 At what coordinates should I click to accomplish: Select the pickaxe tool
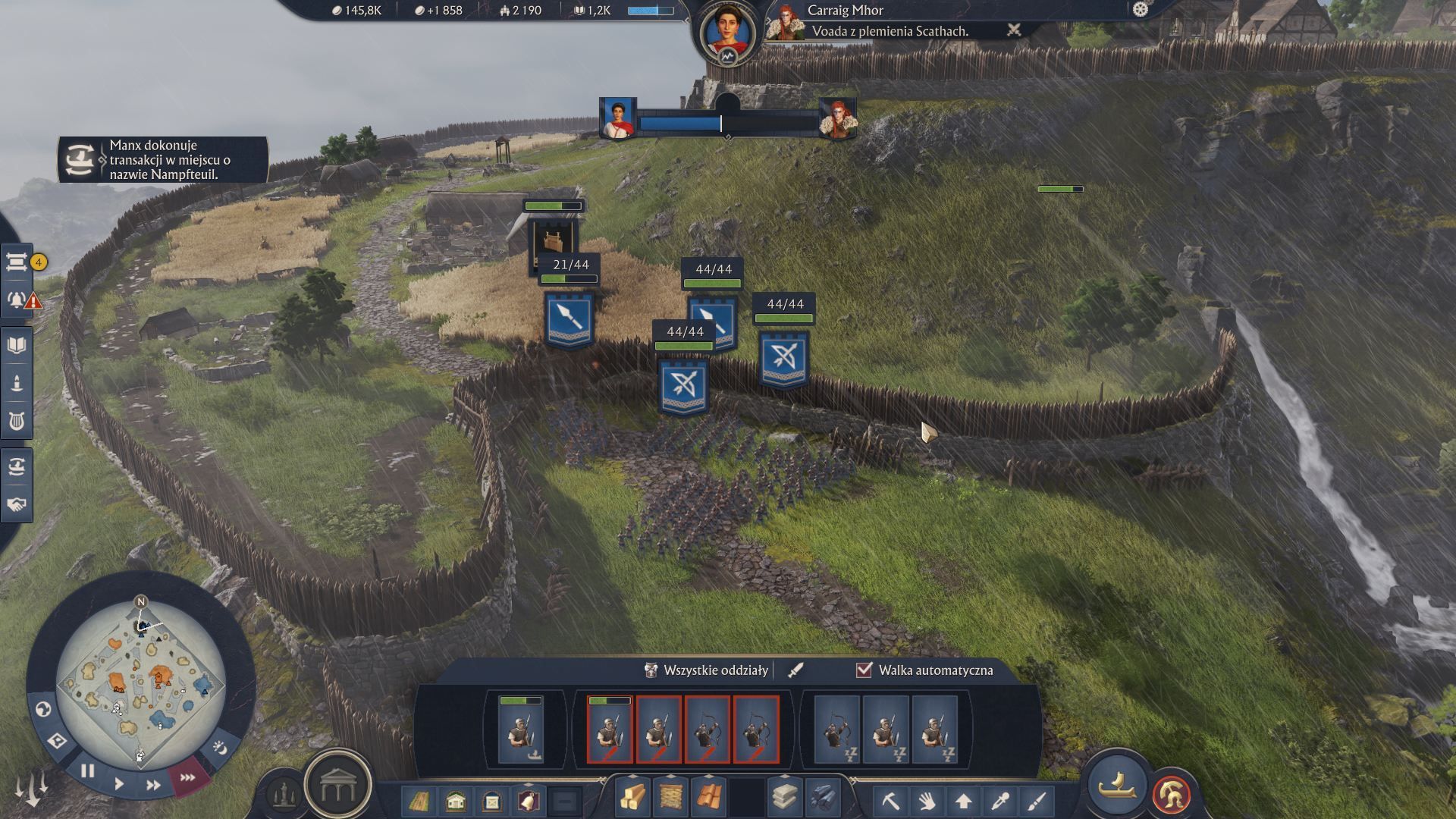pyautogui.click(x=890, y=800)
